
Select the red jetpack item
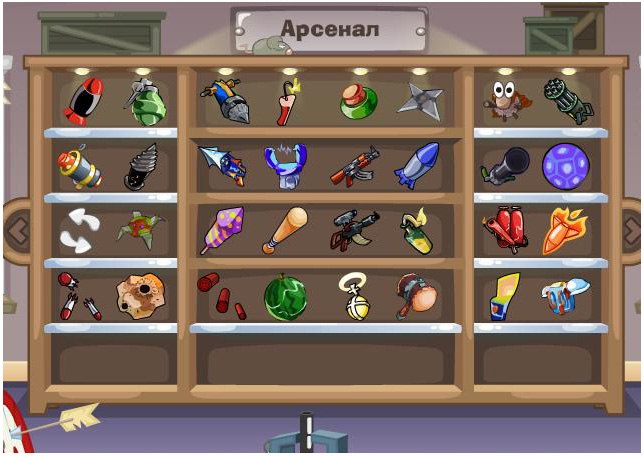point(505,231)
